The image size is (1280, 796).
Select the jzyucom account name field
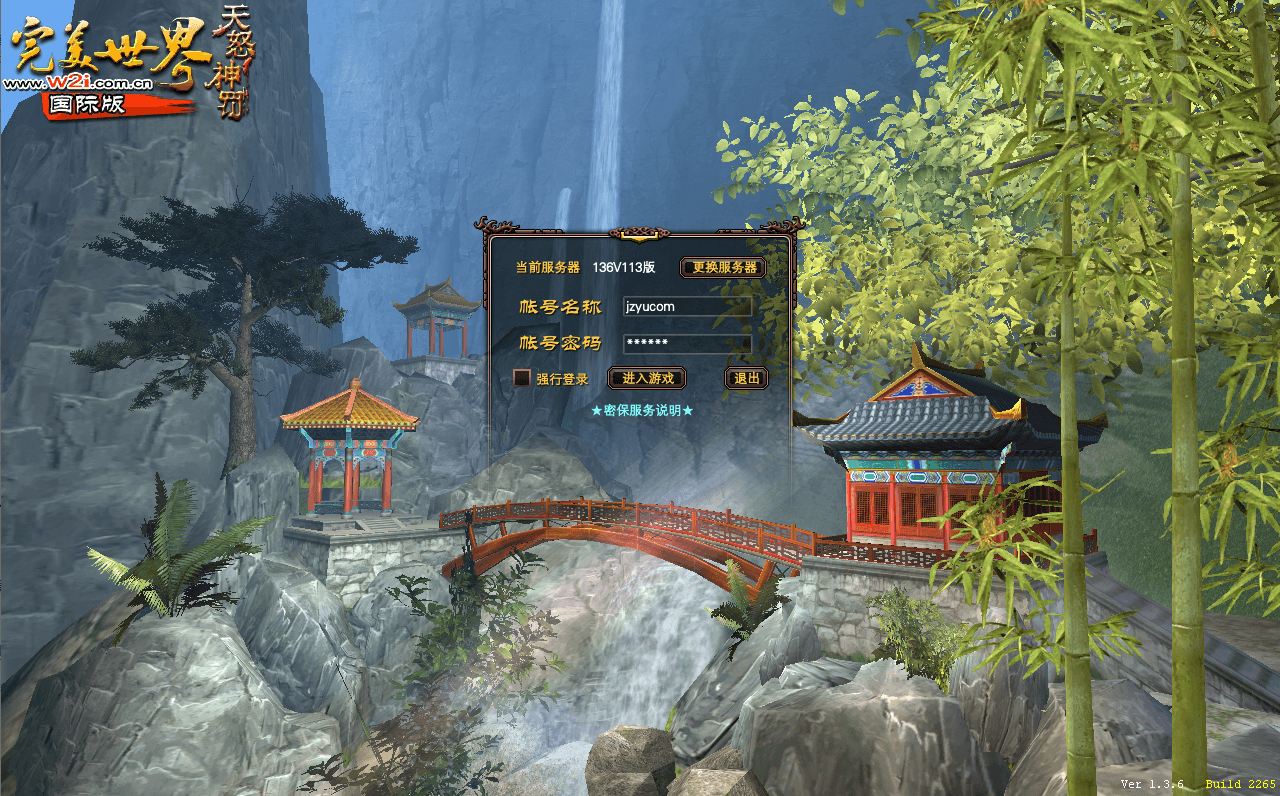[x=687, y=306]
